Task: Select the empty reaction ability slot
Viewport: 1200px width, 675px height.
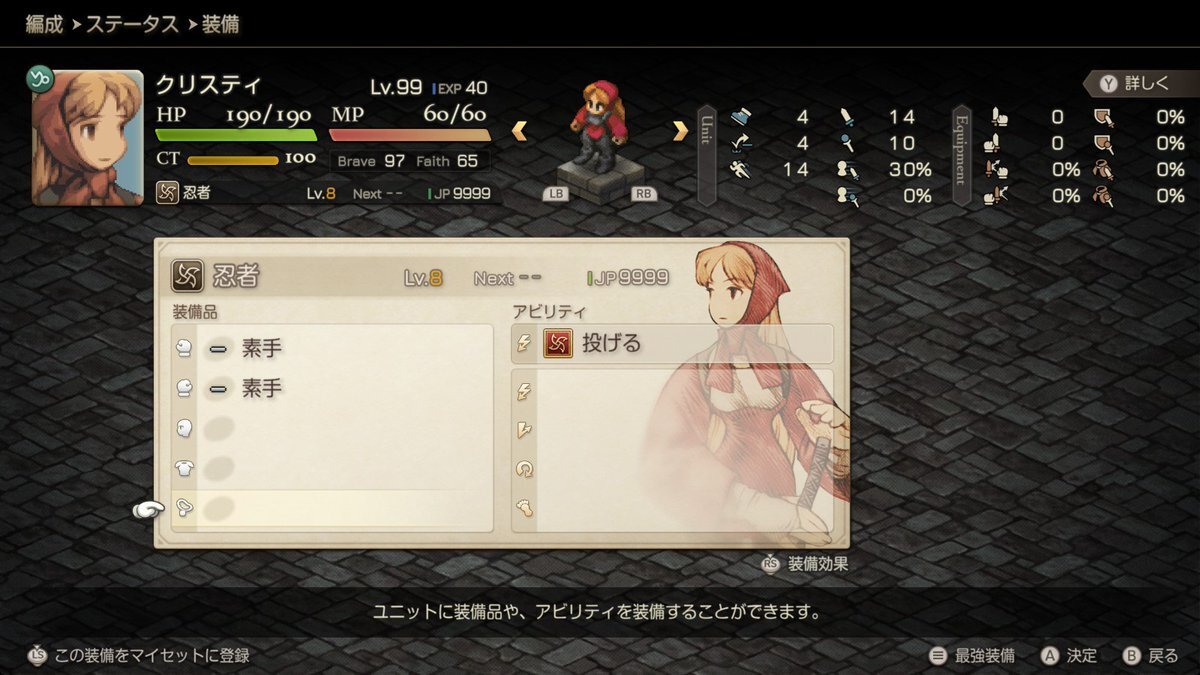Action: pyautogui.click(x=671, y=430)
